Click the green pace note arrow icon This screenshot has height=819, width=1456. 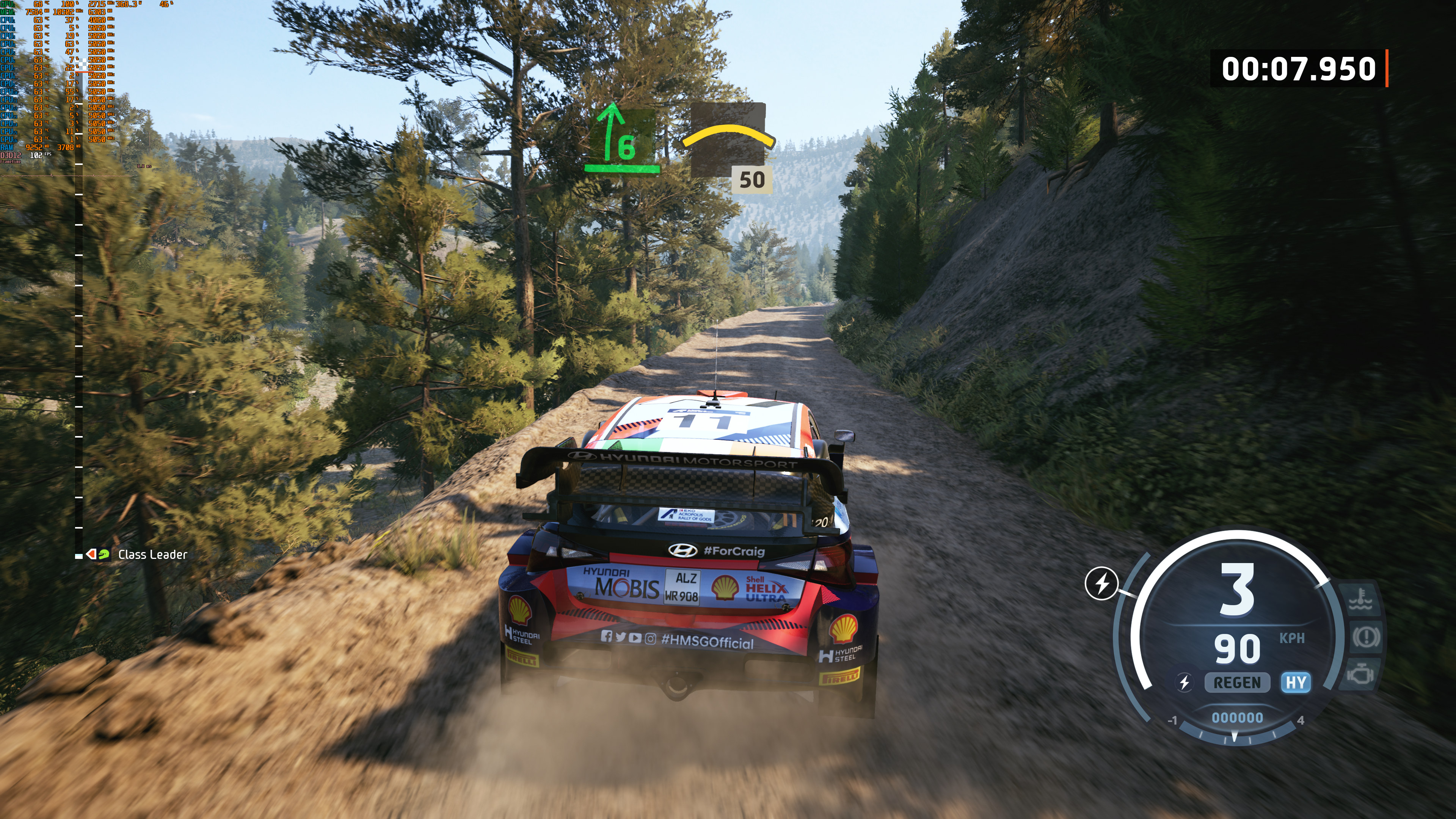coord(621,138)
